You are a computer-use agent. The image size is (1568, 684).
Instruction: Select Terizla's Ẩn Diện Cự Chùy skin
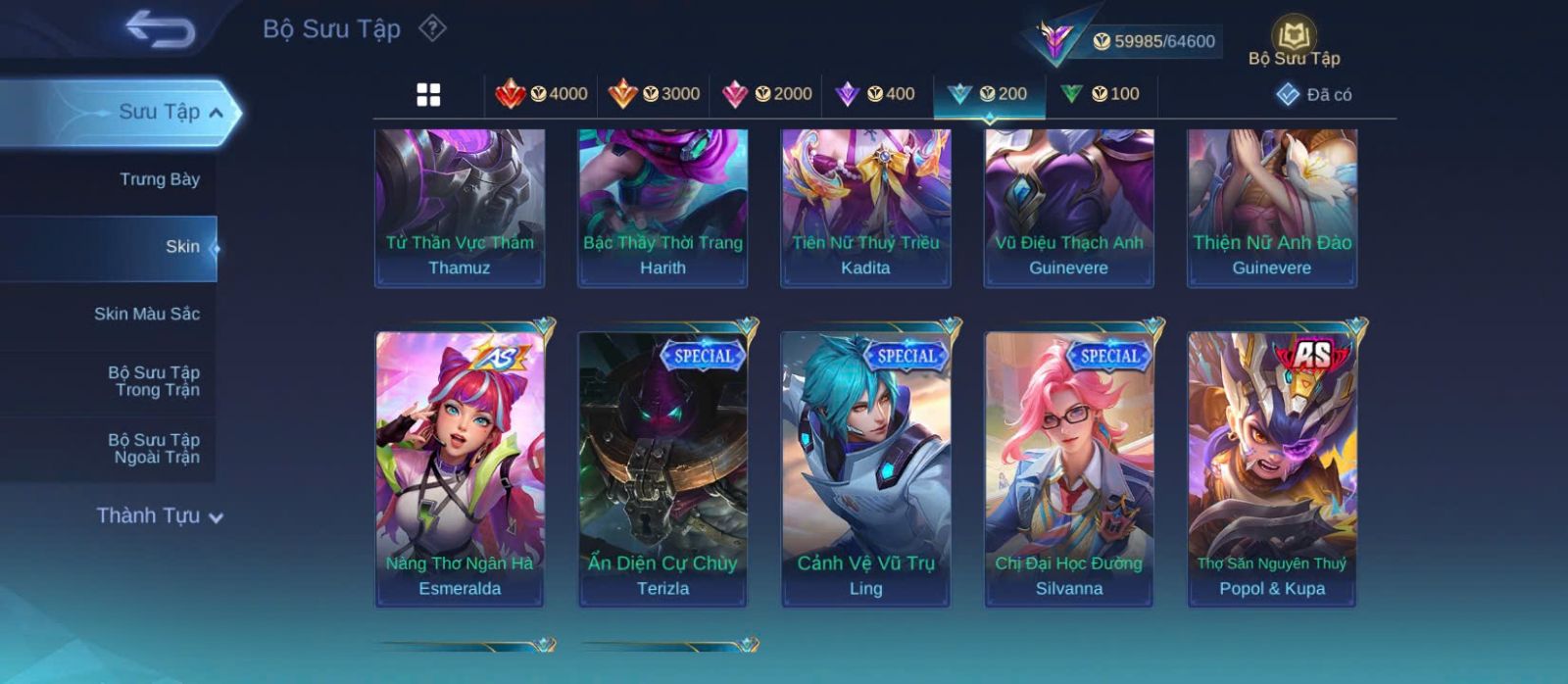point(662,468)
